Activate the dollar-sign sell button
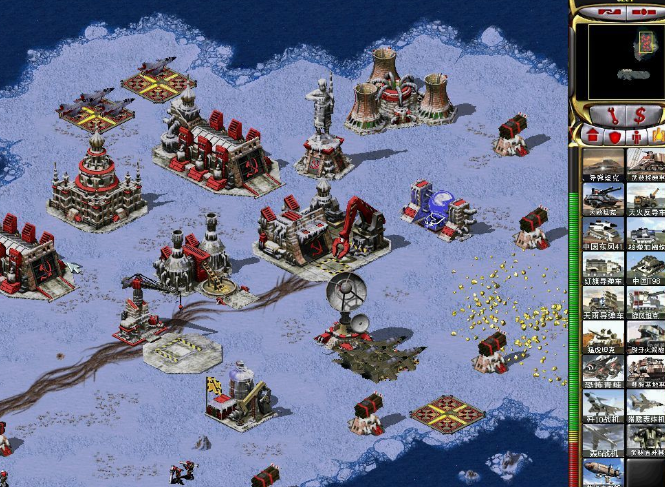Screen dimensions: 665x487 637,113
